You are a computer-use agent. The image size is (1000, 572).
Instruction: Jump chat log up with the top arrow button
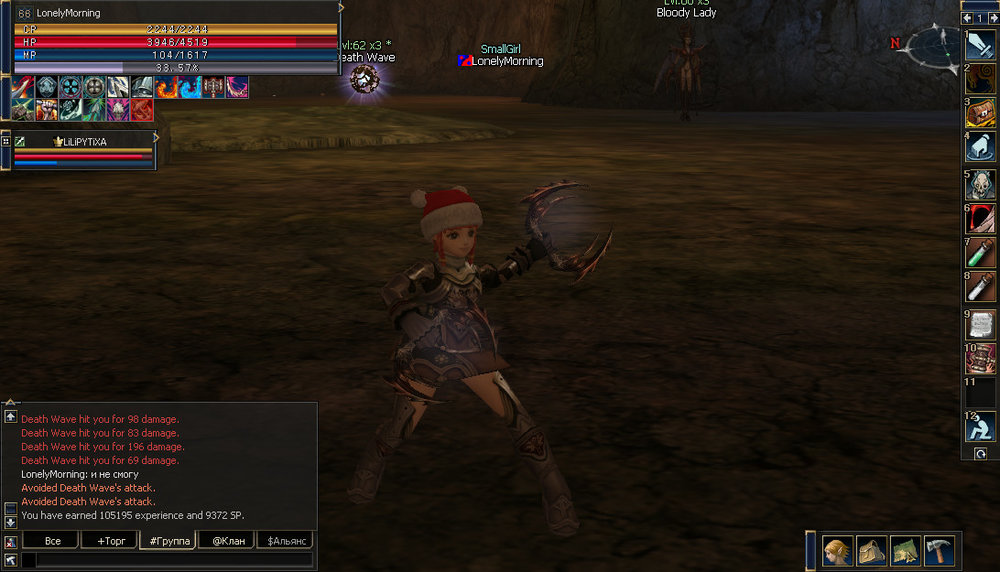(x=10, y=416)
